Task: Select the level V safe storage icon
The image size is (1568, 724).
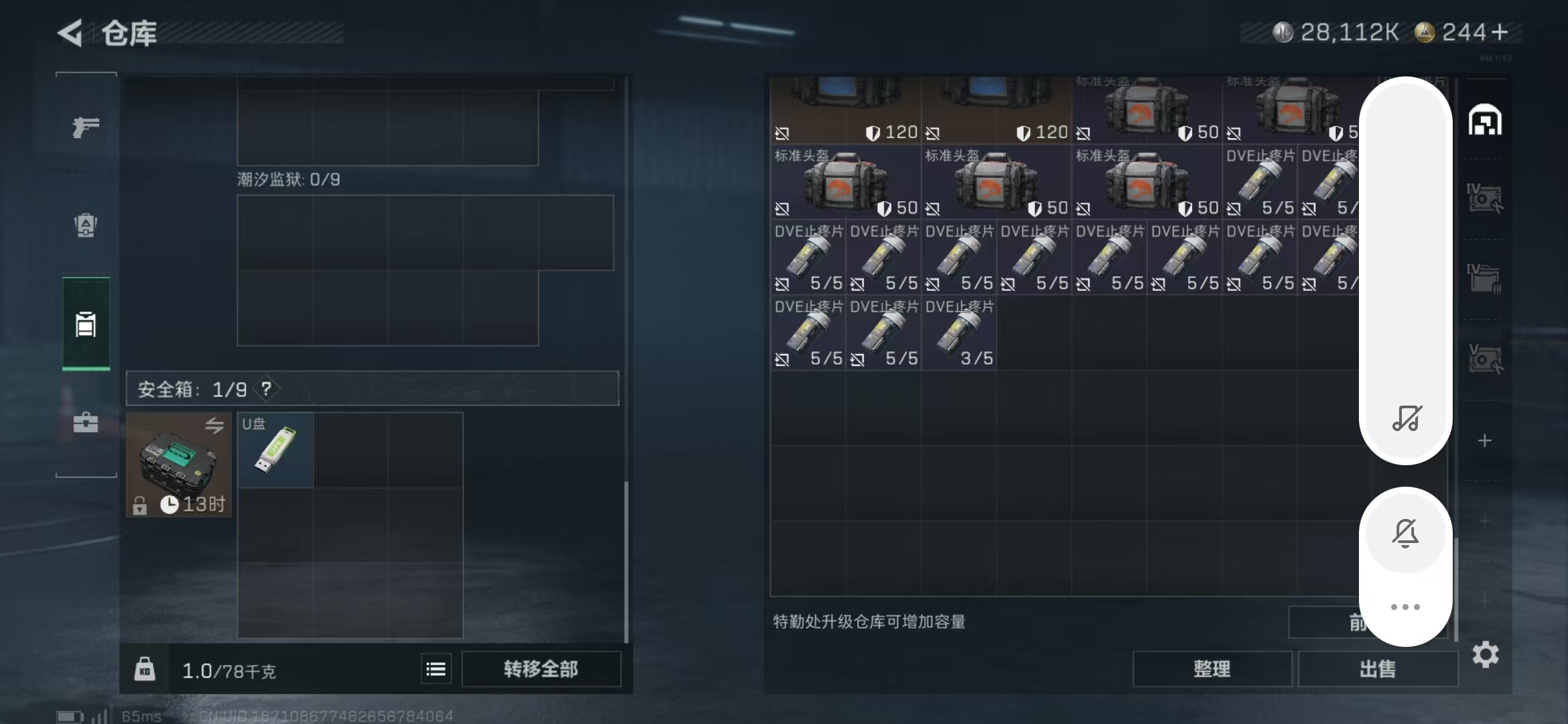Action: (x=1486, y=359)
